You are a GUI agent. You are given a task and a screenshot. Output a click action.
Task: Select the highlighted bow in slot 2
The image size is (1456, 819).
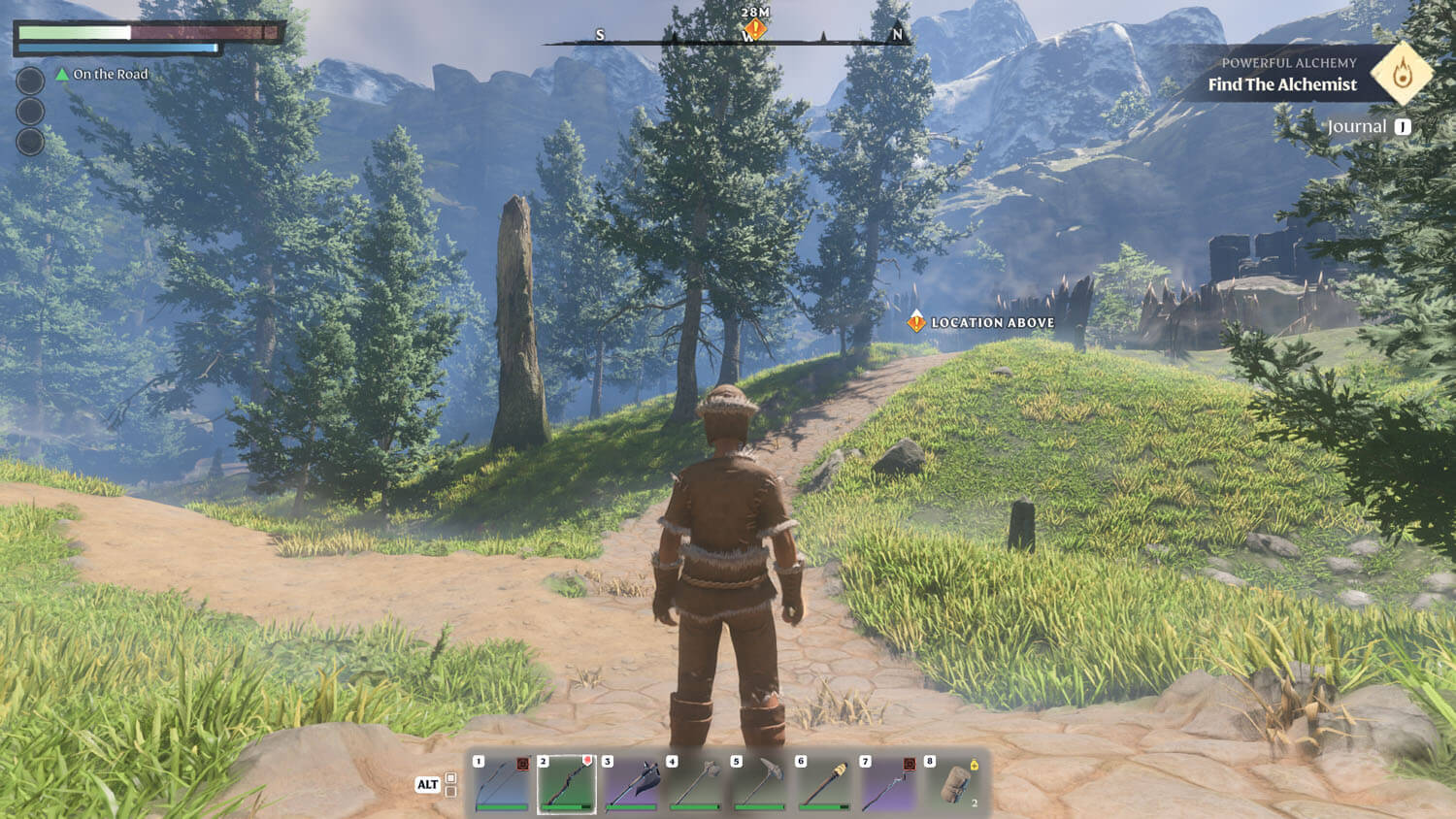[x=567, y=782]
